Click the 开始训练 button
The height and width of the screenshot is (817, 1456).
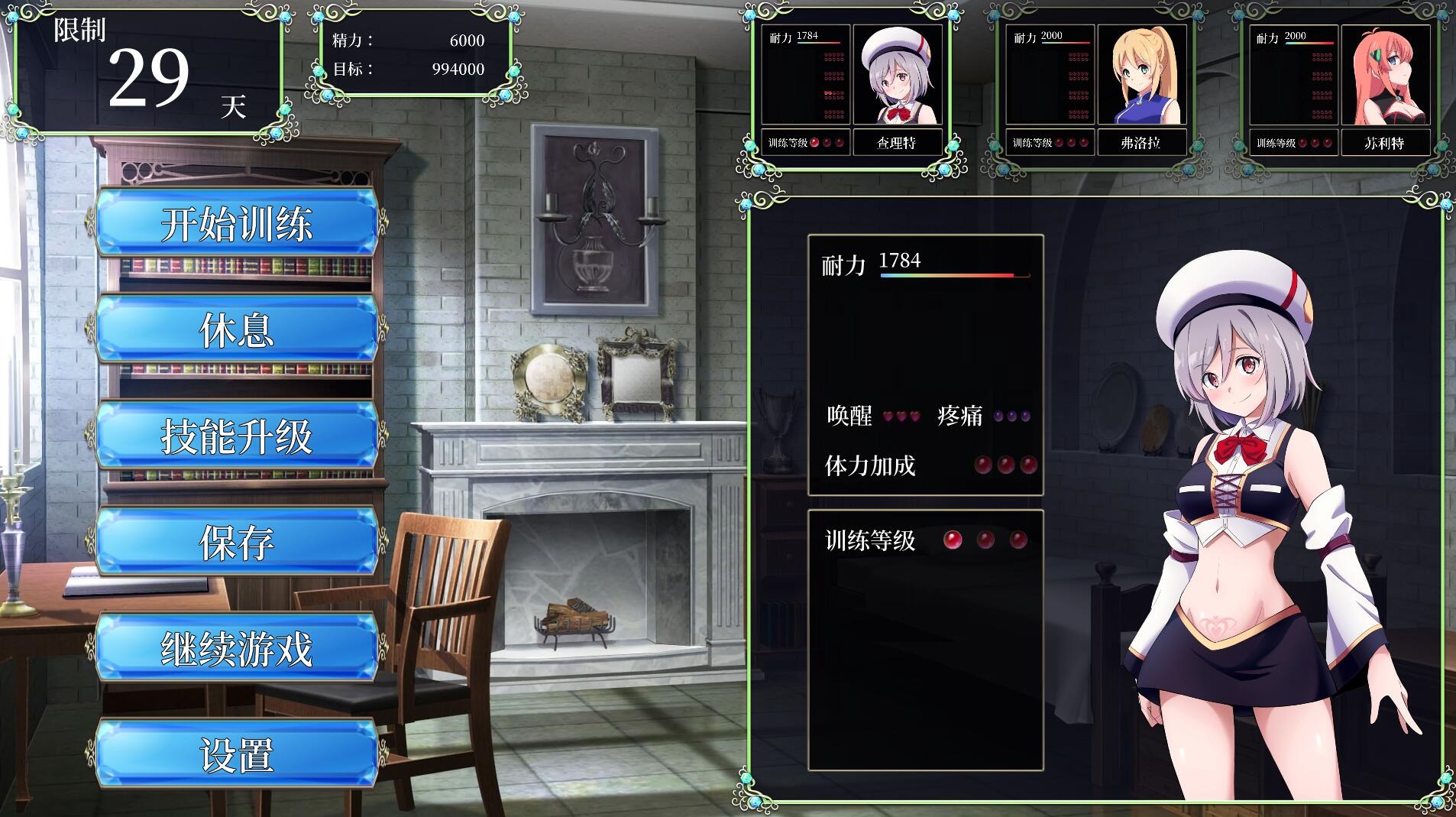pos(237,223)
